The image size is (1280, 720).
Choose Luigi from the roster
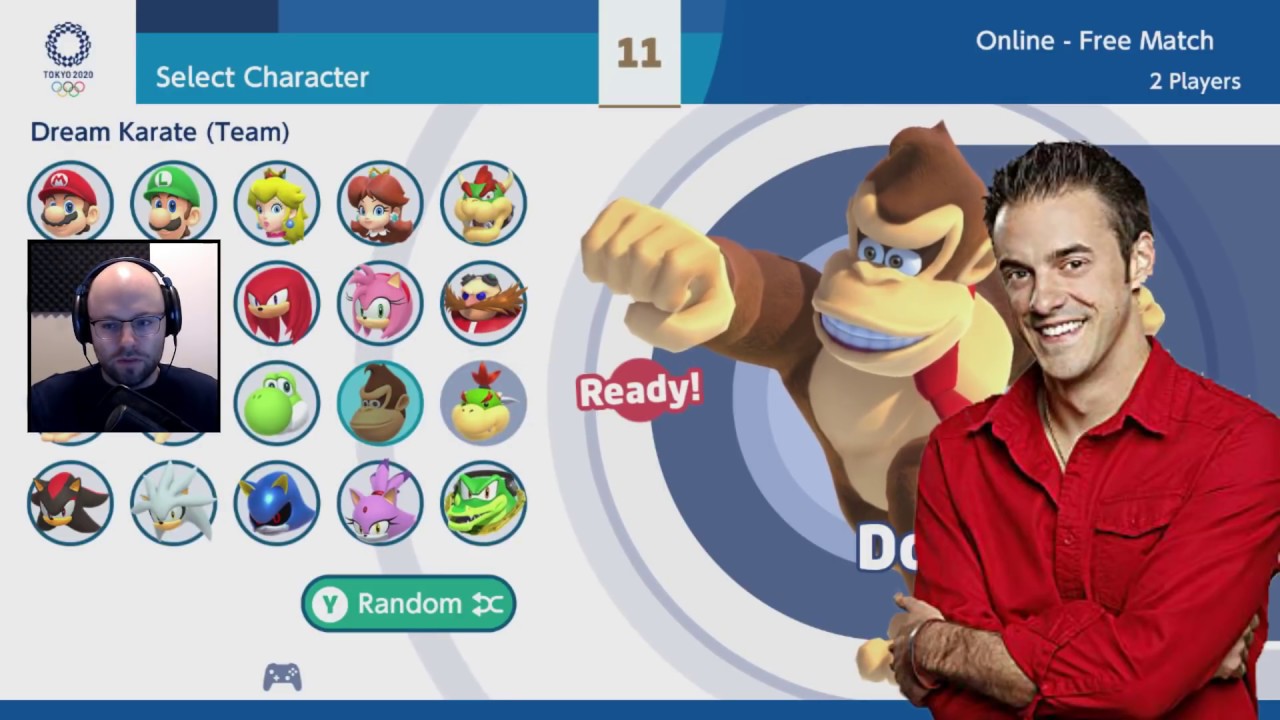click(x=173, y=202)
